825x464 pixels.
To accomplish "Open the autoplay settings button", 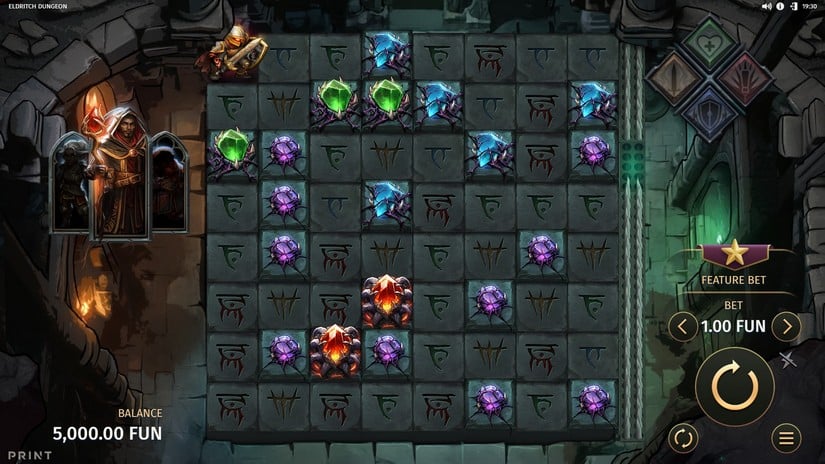I will (683, 437).
